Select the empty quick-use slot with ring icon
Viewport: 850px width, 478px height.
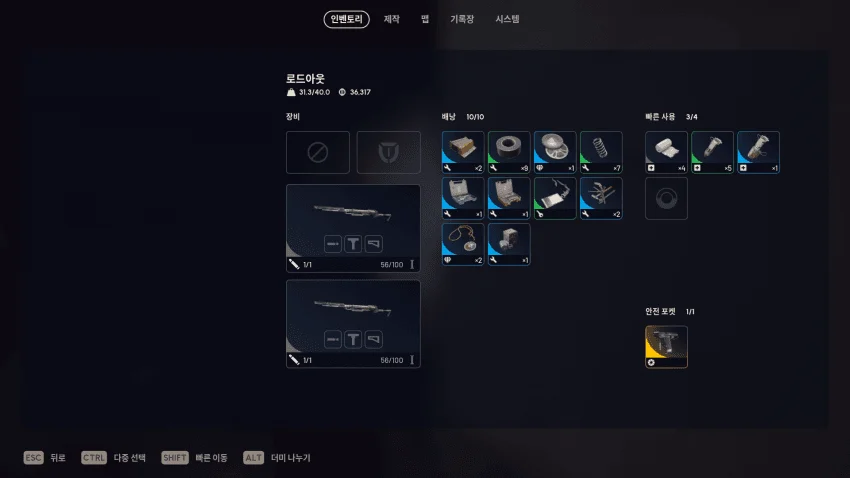(666, 198)
